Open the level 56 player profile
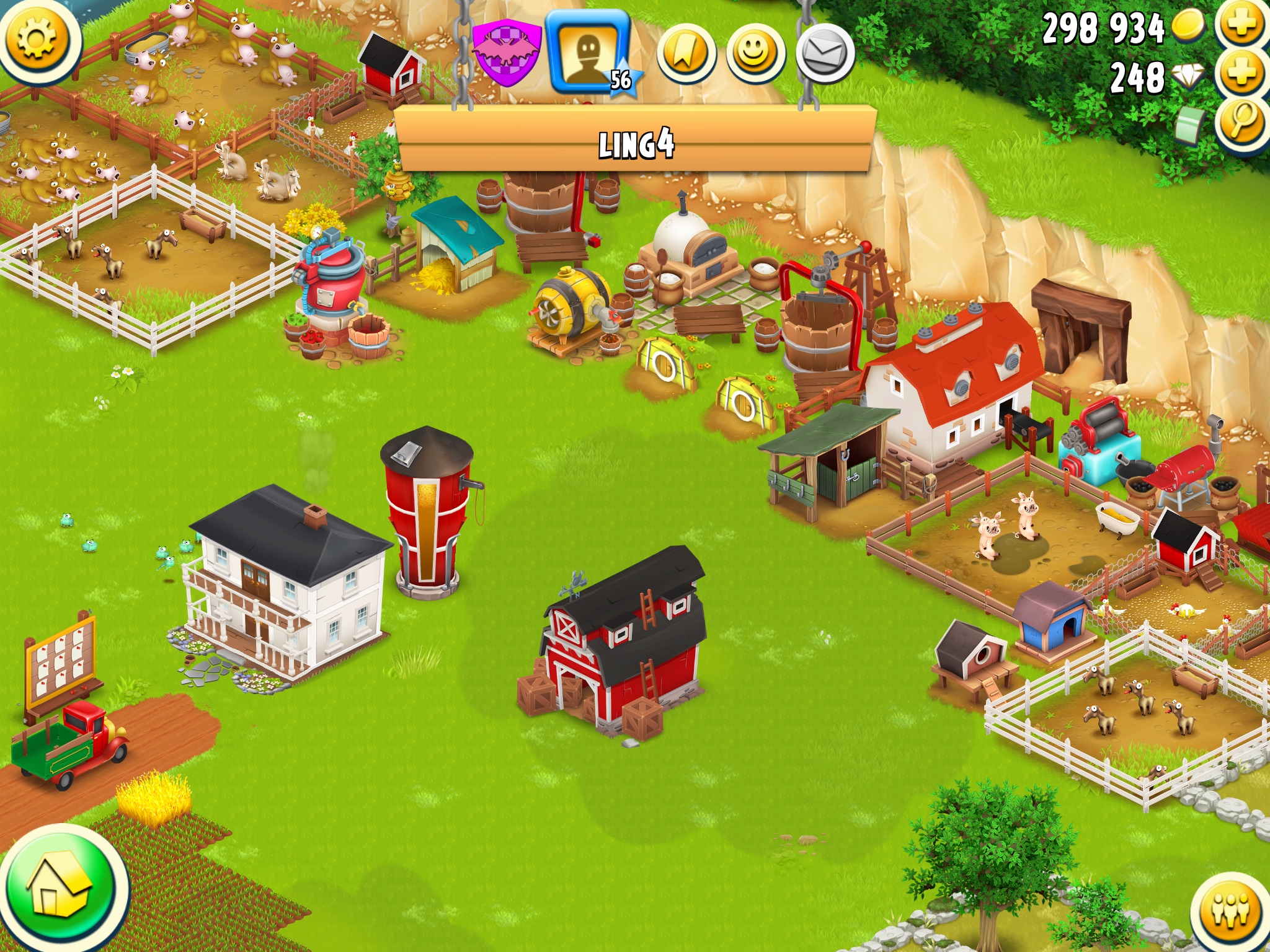This screenshot has width=1270, height=952. [589, 53]
